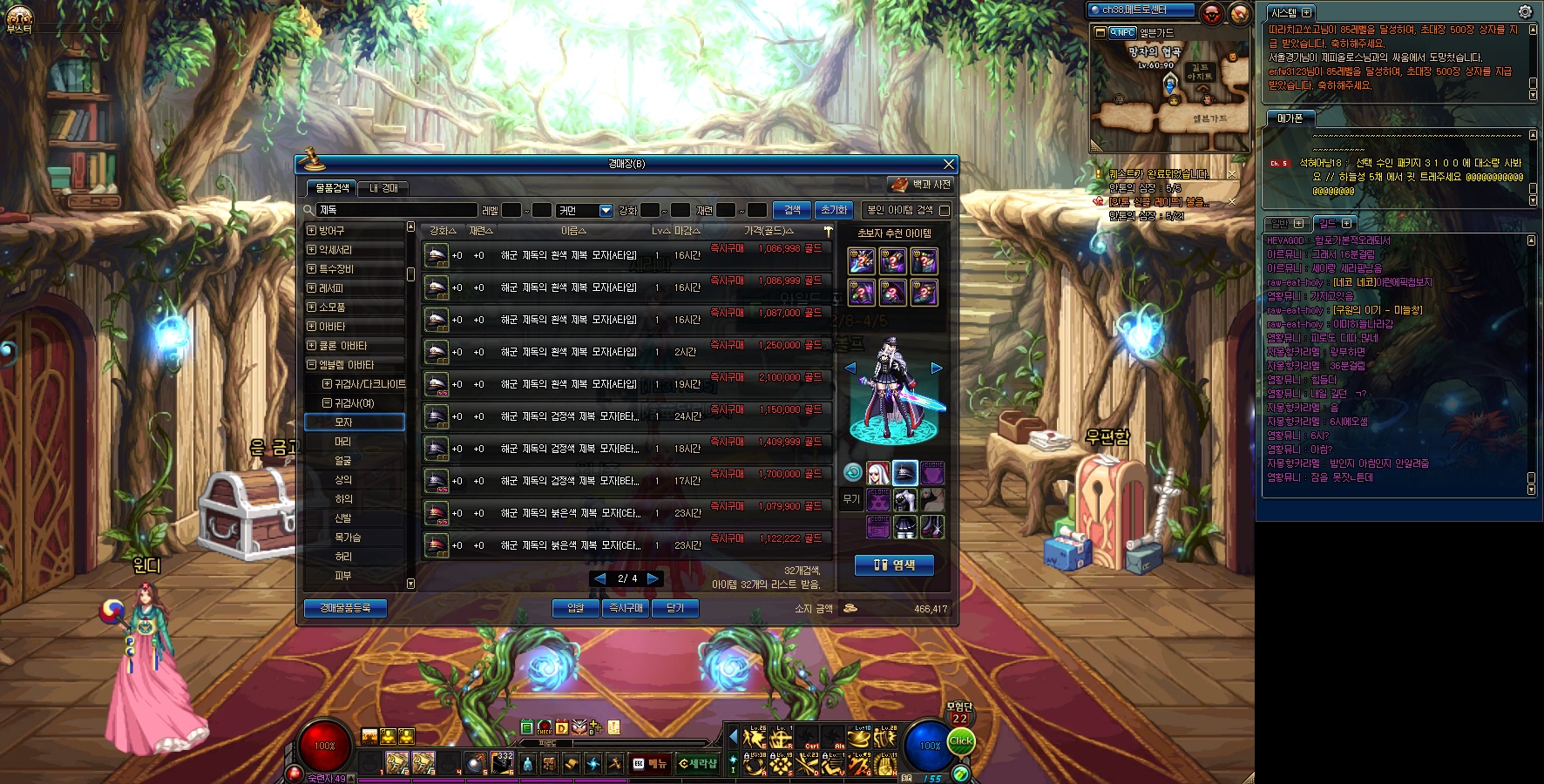Screen dimensions: 1544x784
Task: Go to the previous results page
Action: pyautogui.click(x=599, y=578)
